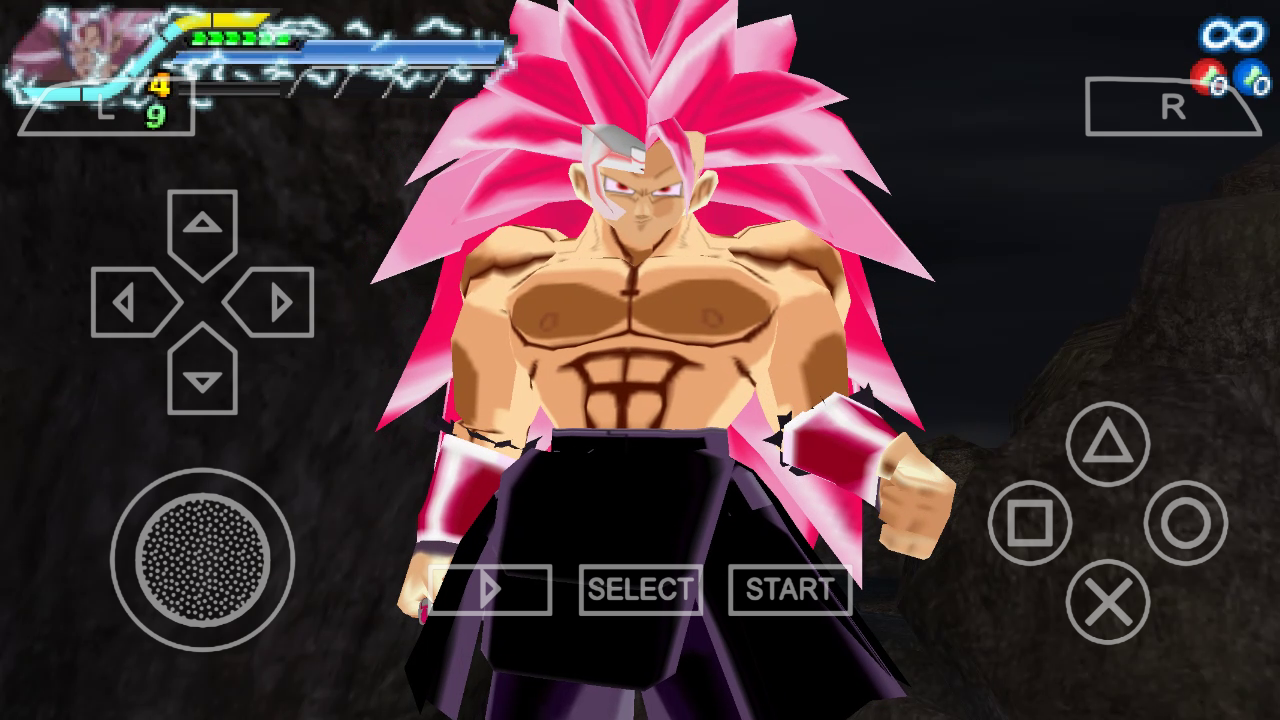Tap the triangle action button

(1107, 444)
